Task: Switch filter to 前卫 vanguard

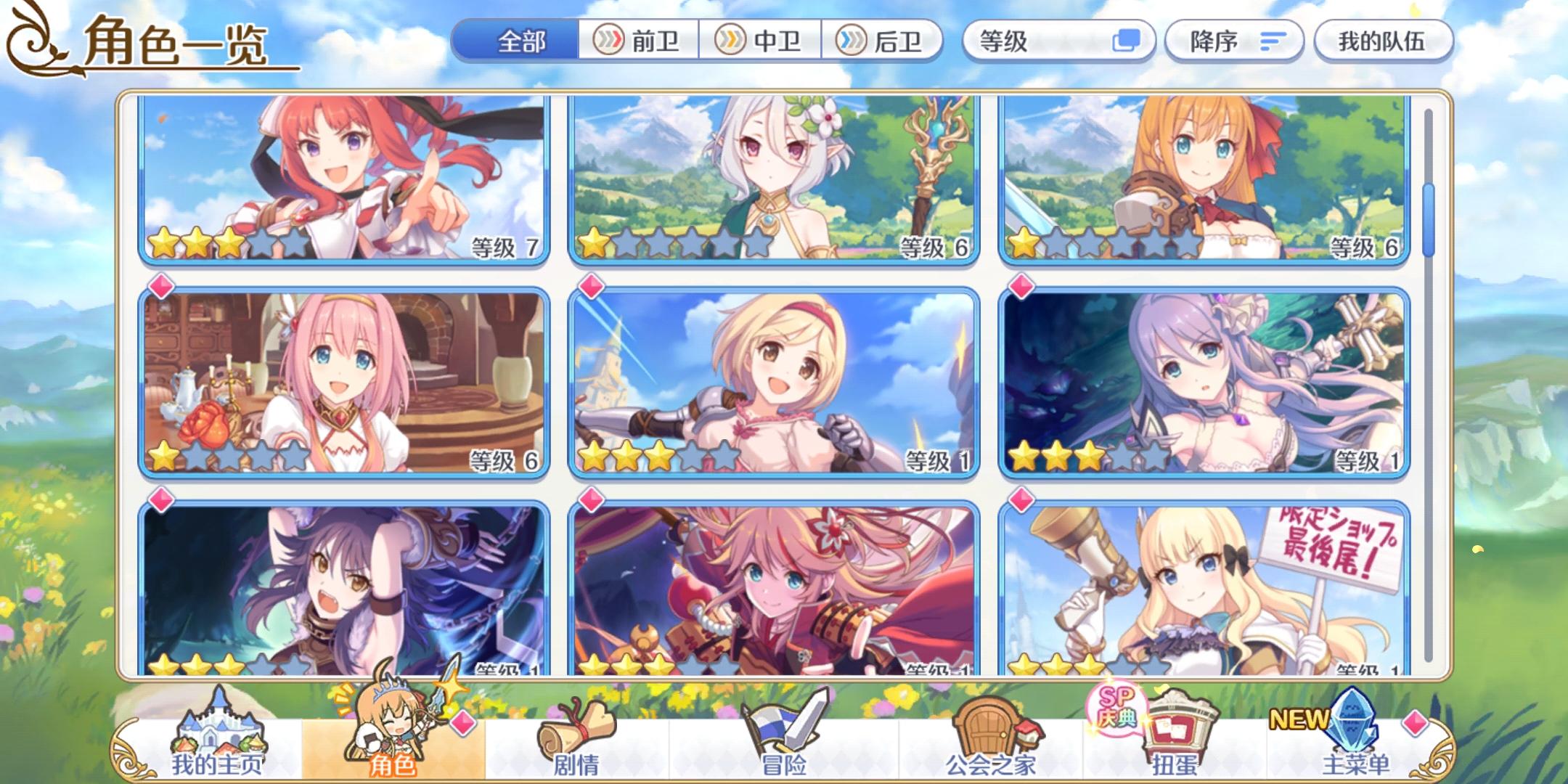Action: [639, 41]
